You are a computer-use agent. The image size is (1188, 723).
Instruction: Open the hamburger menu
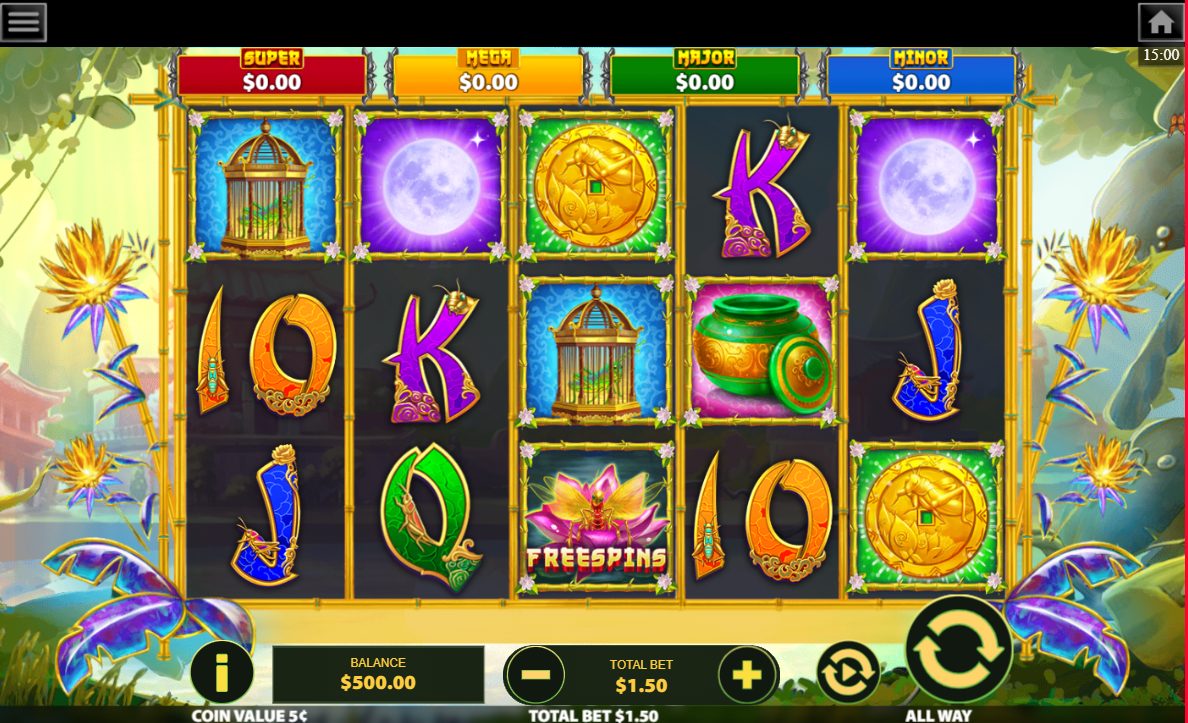click(23, 22)
